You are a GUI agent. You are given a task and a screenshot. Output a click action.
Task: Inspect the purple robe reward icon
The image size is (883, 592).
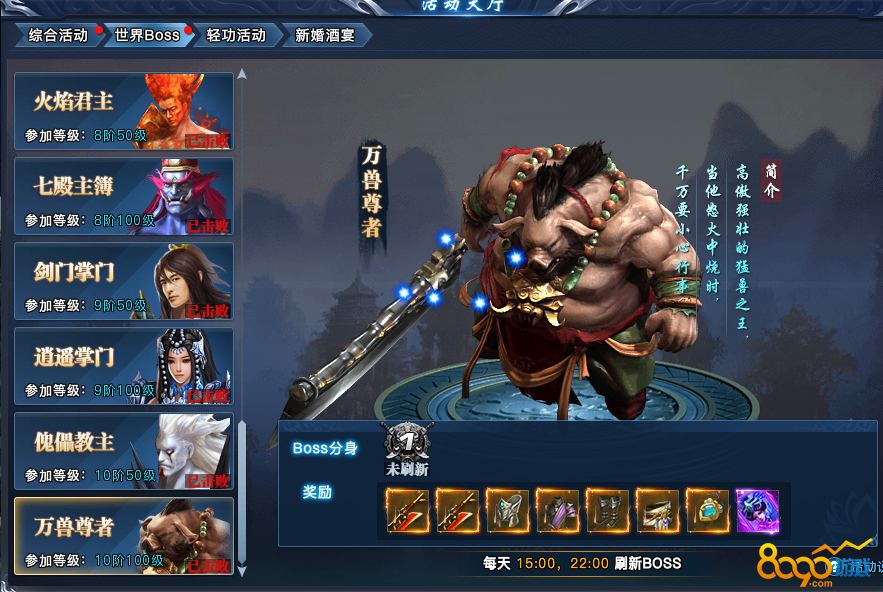(x=558, y=511)
